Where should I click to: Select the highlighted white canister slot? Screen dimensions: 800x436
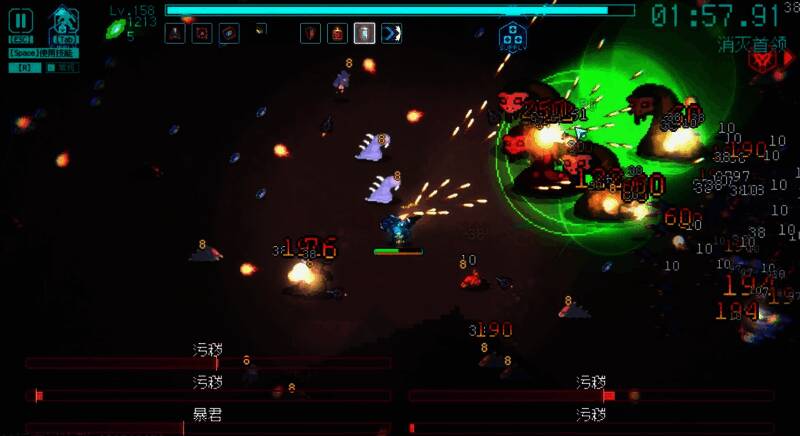pos(366,33)
